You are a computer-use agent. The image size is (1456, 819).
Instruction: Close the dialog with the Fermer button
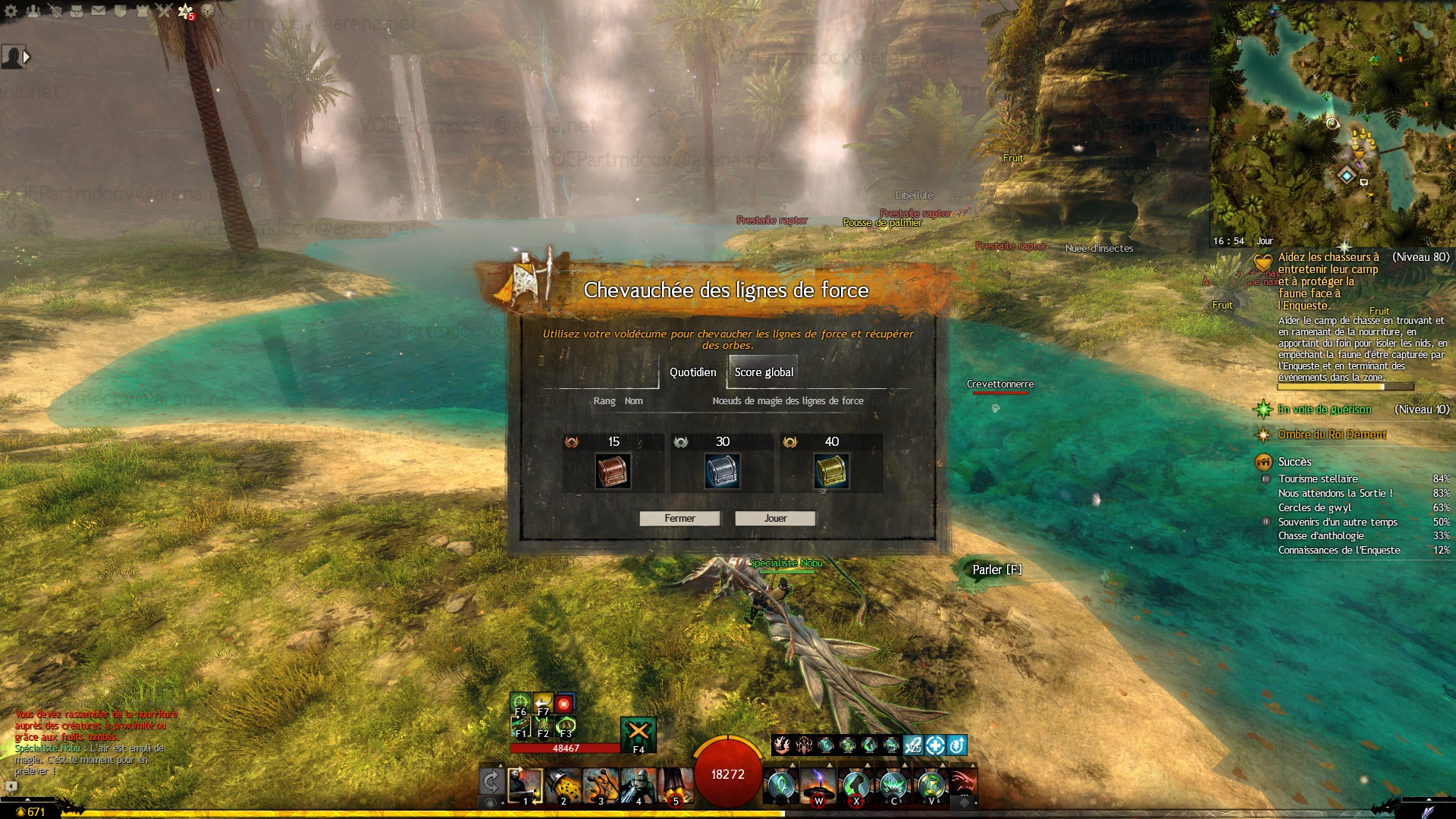(679, 519)
